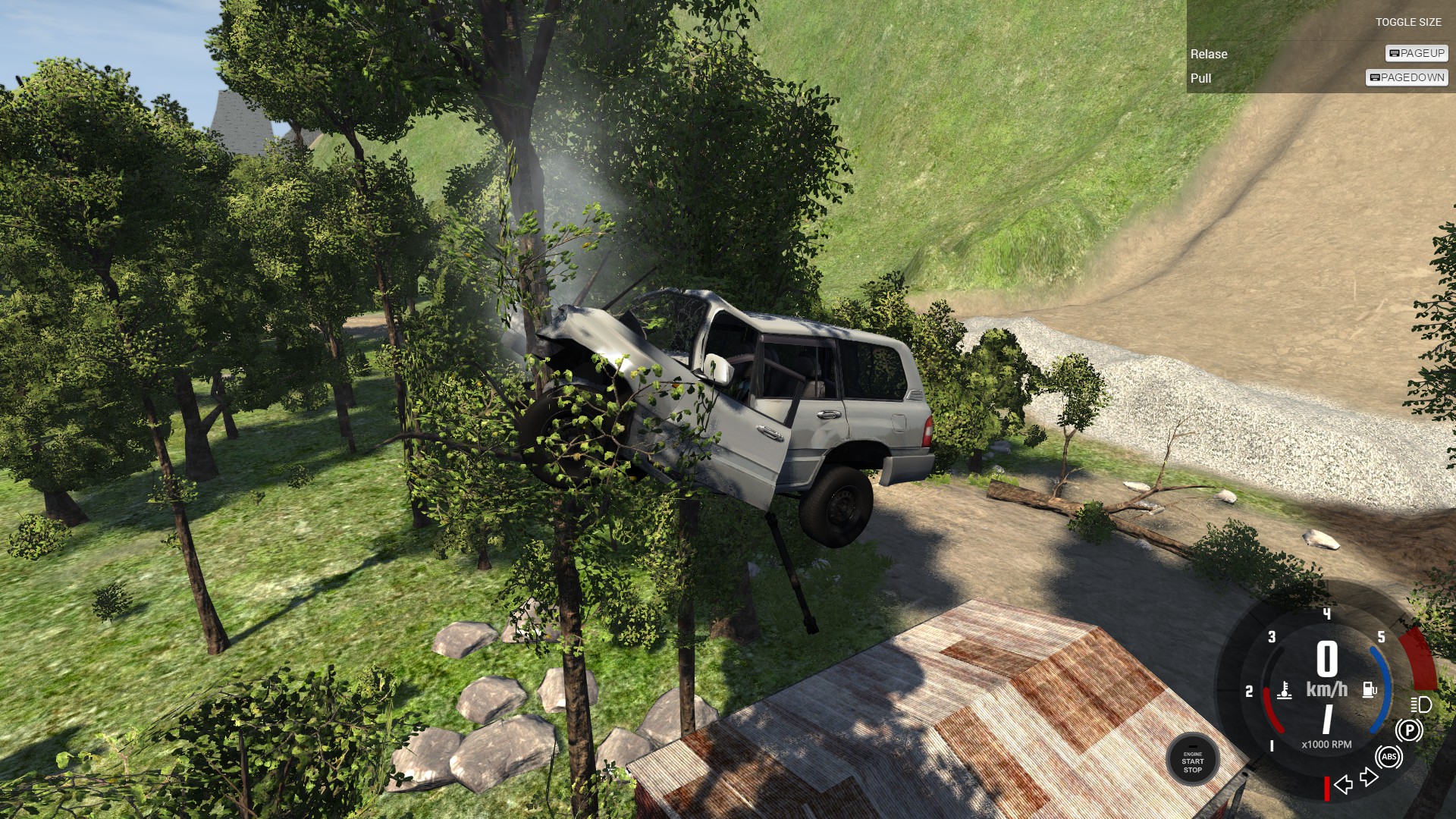Screen dimensions: 1456x819
Task: Click the Relase action label
Action: [x=1210, y=54]
